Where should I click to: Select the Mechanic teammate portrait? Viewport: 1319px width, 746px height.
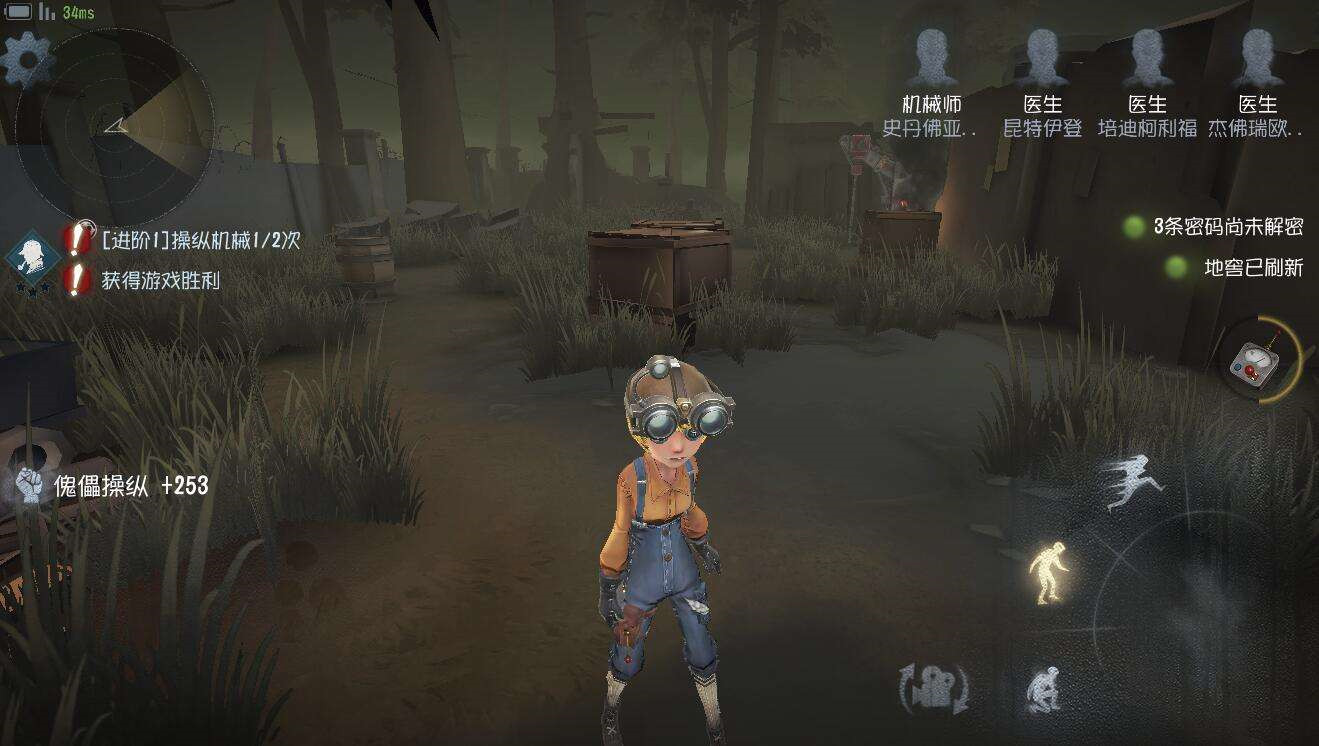(931, 59)
